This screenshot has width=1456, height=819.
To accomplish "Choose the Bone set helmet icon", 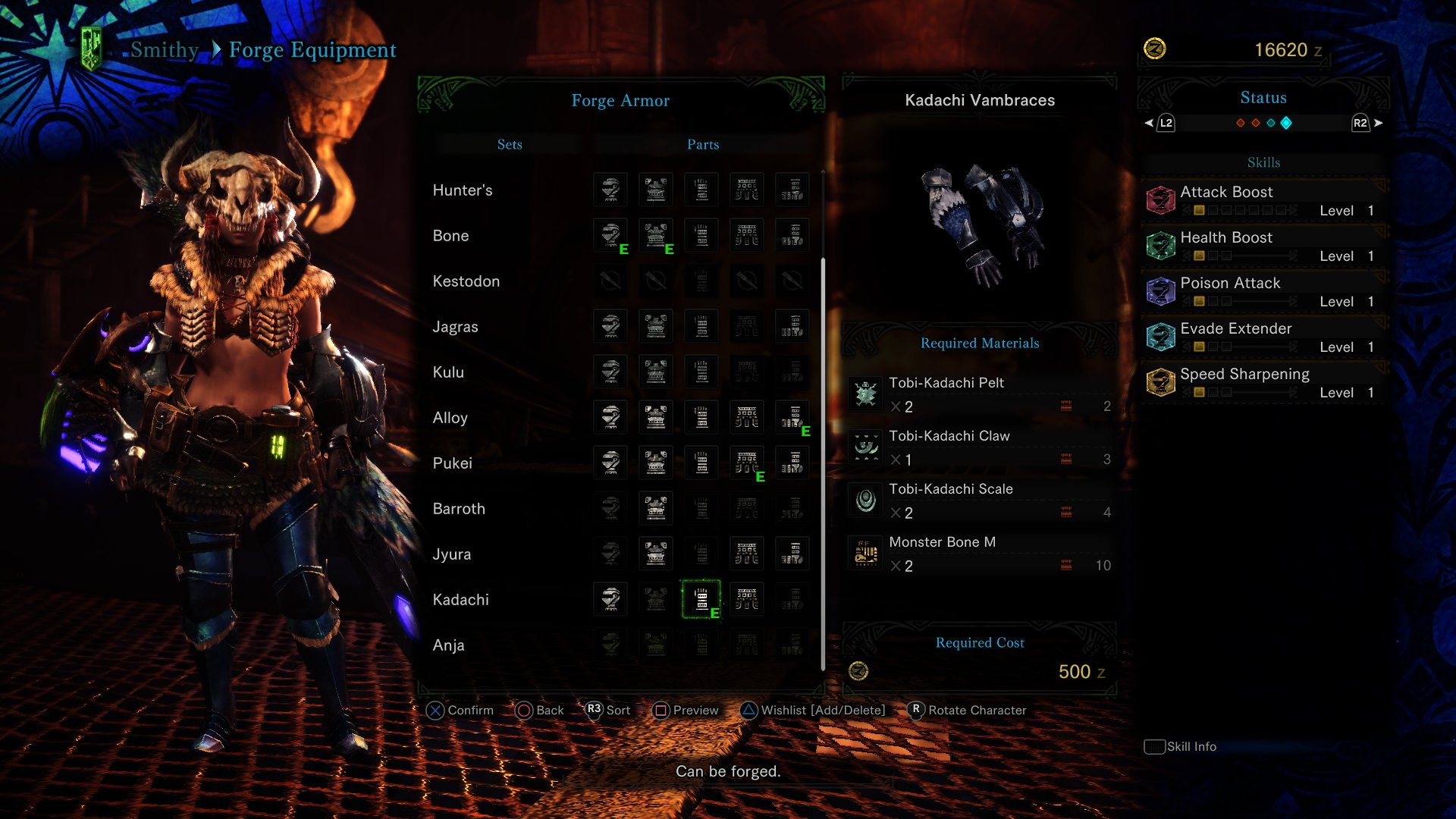I will tap(610, 236).
